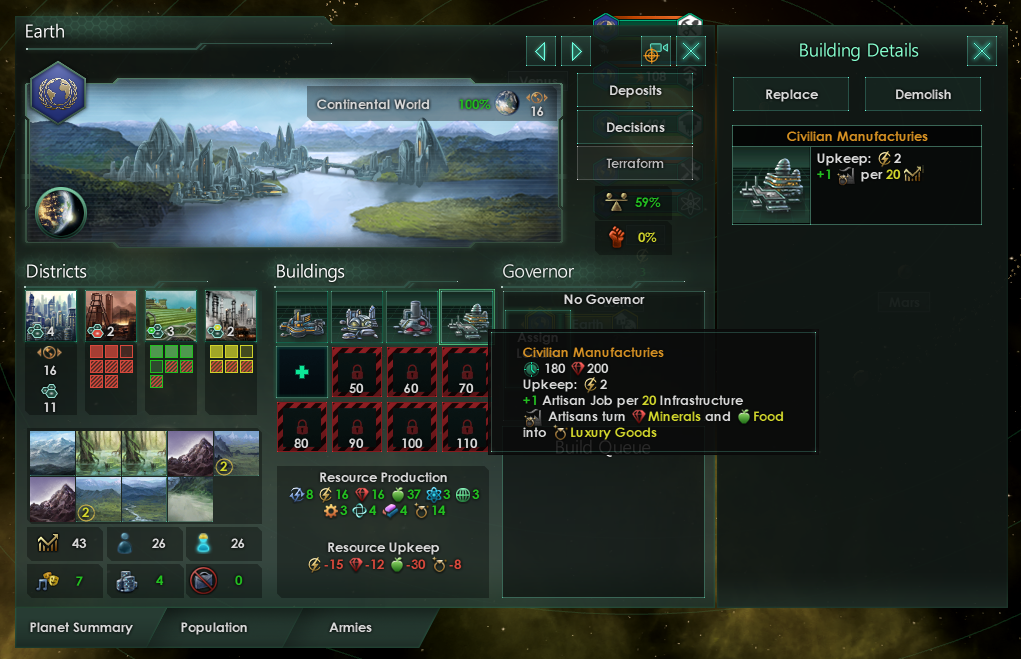Click the Terraform button

click(634, 164)
